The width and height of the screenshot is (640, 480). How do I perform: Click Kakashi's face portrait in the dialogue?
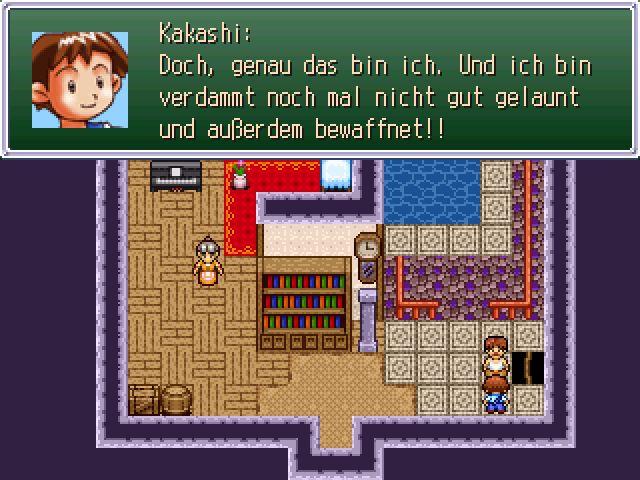point(80,80)
